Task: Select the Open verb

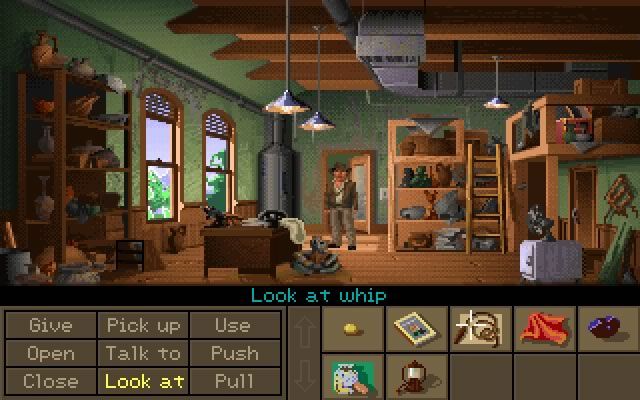Action: click(51, 353)
